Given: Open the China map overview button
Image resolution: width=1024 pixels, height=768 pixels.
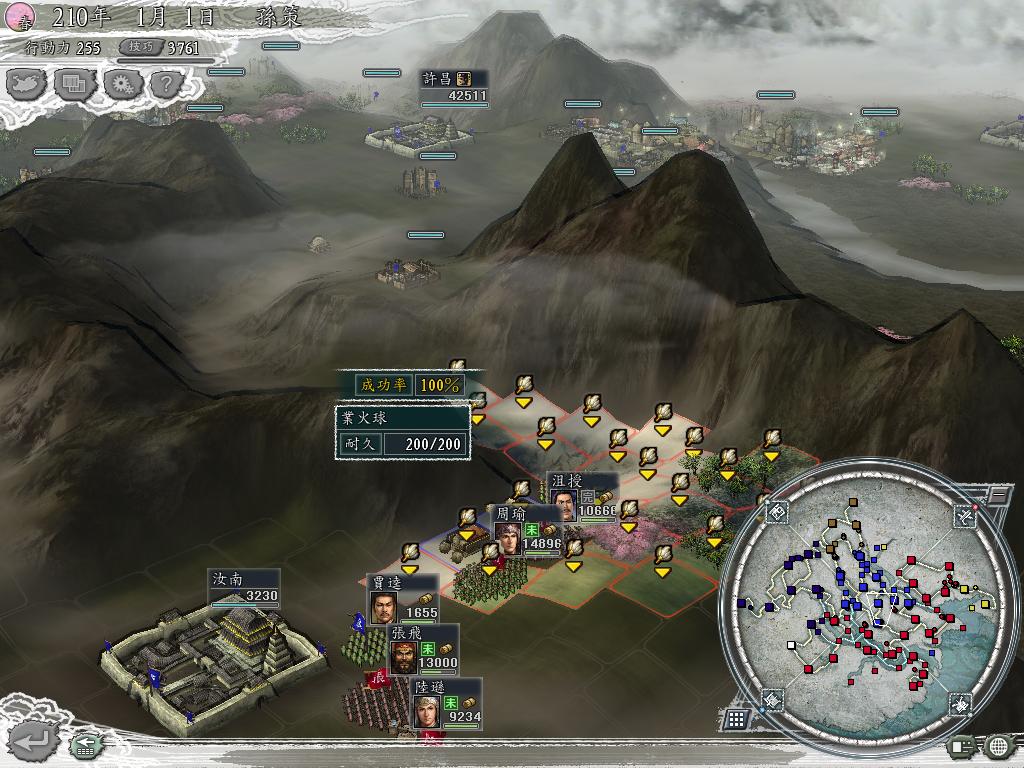Looking at the screenshot, I should point(27,84).
